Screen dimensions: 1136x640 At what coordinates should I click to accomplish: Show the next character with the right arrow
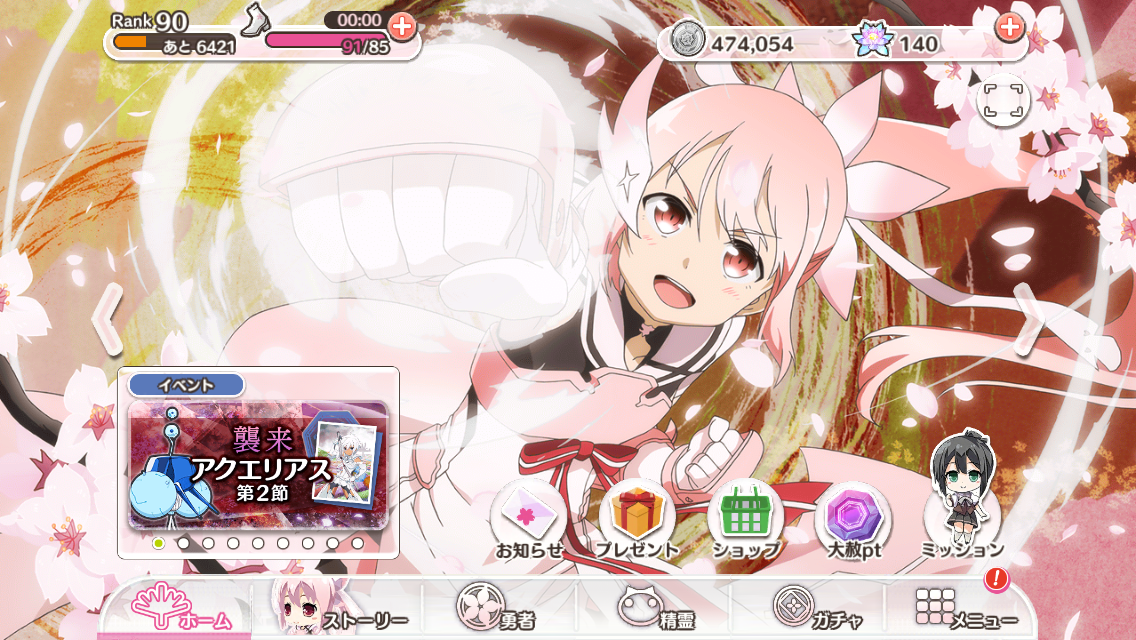[x=1027, y=318]
